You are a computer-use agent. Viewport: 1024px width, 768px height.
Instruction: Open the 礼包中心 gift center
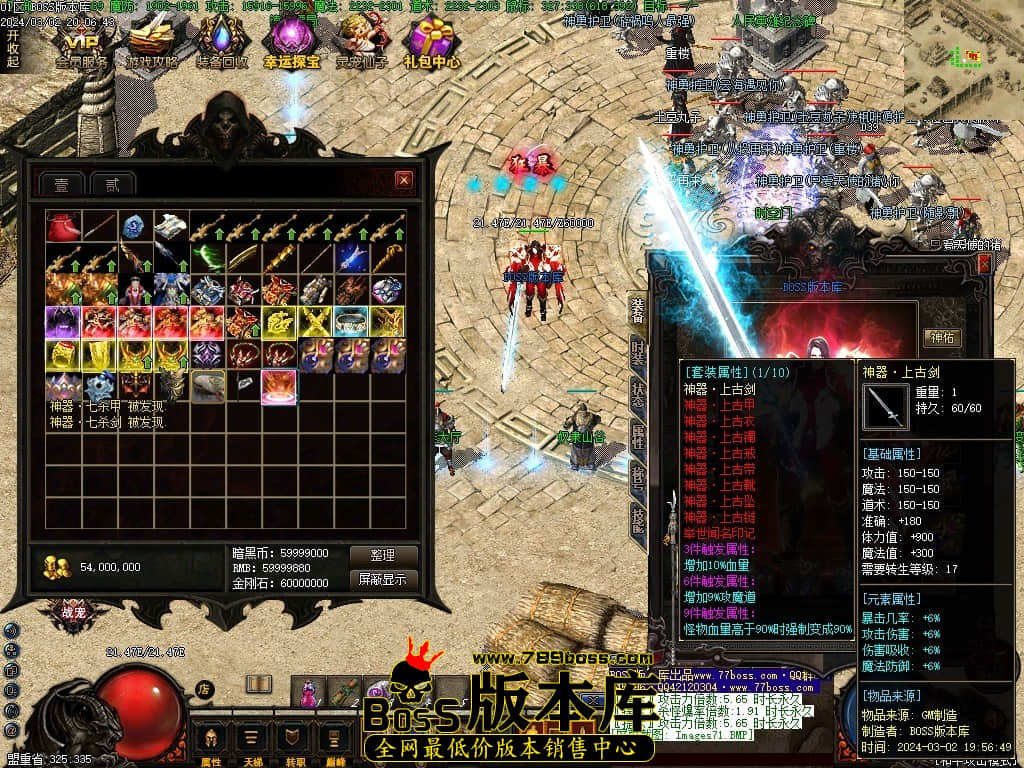[432, 43]
